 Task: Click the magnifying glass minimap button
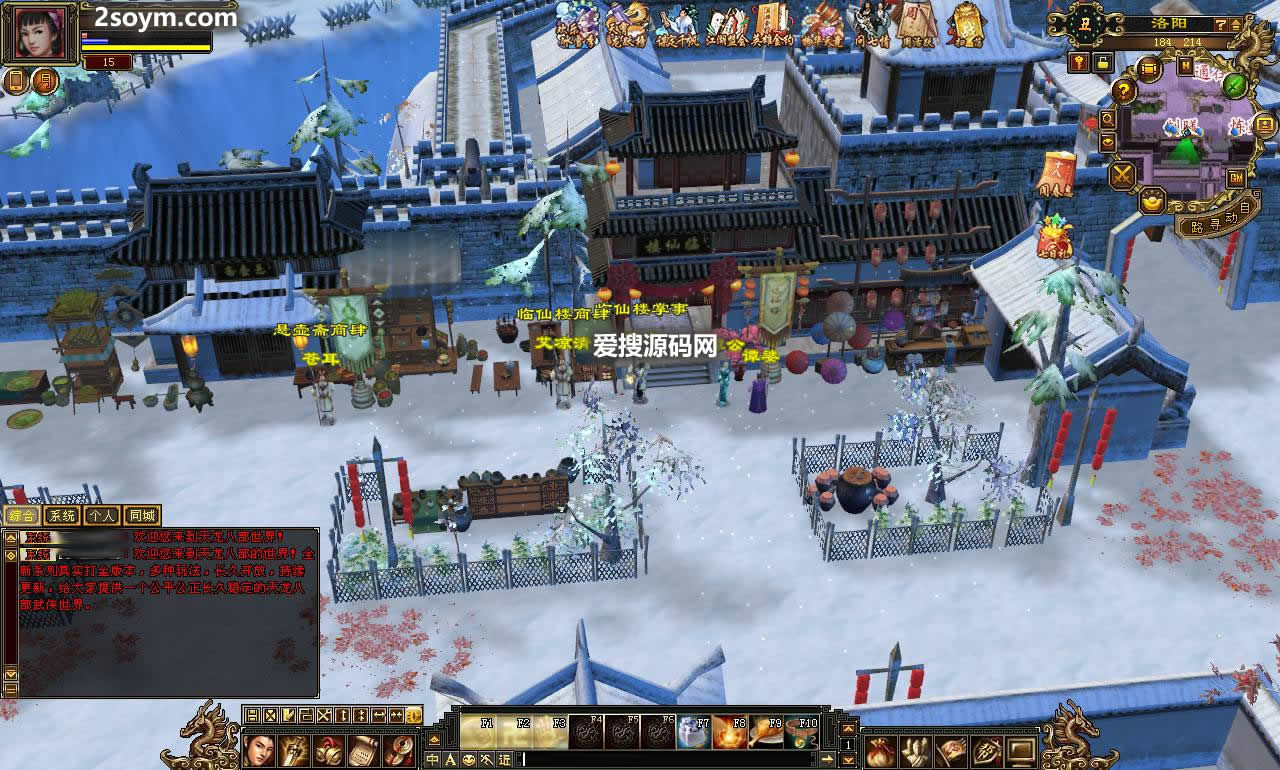pyautogui.click(x=1108, y=120)
